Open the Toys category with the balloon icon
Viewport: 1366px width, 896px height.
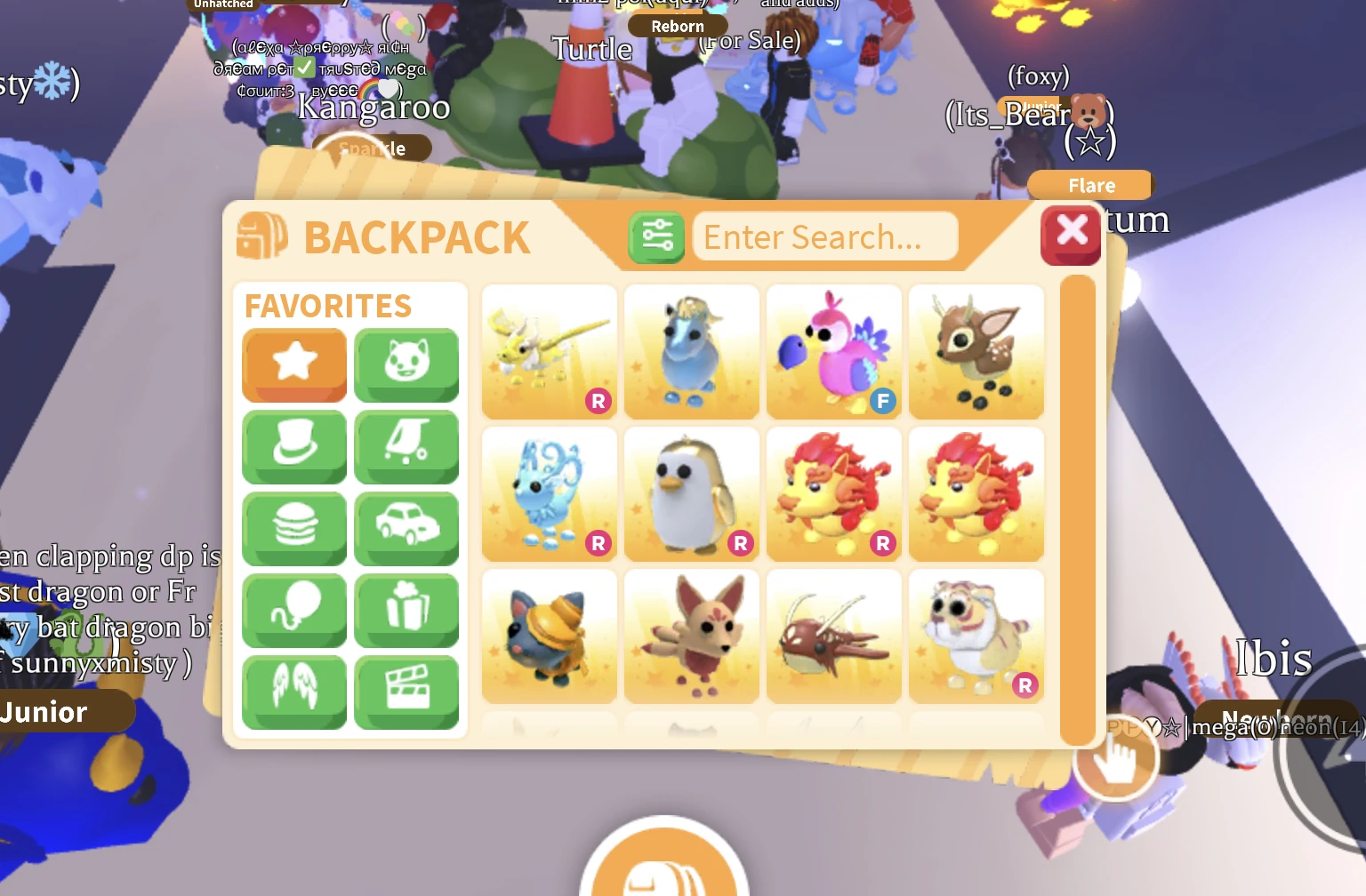tap(294, 611)
